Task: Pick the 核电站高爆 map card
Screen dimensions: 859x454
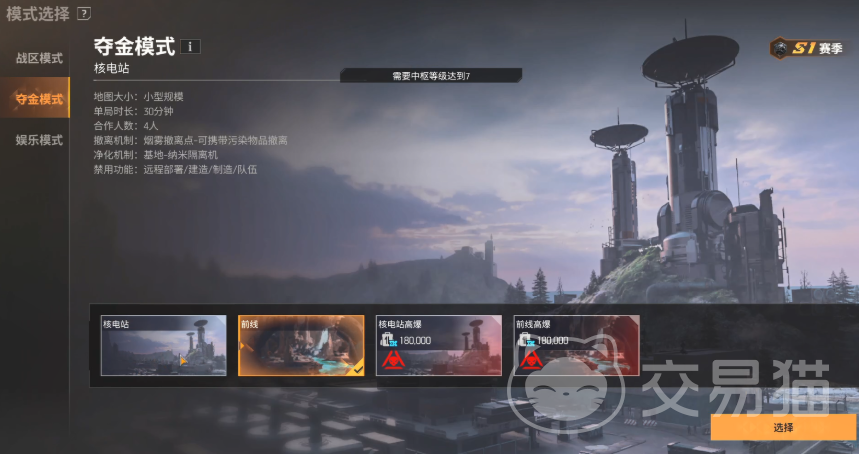Action: [439, 346]
